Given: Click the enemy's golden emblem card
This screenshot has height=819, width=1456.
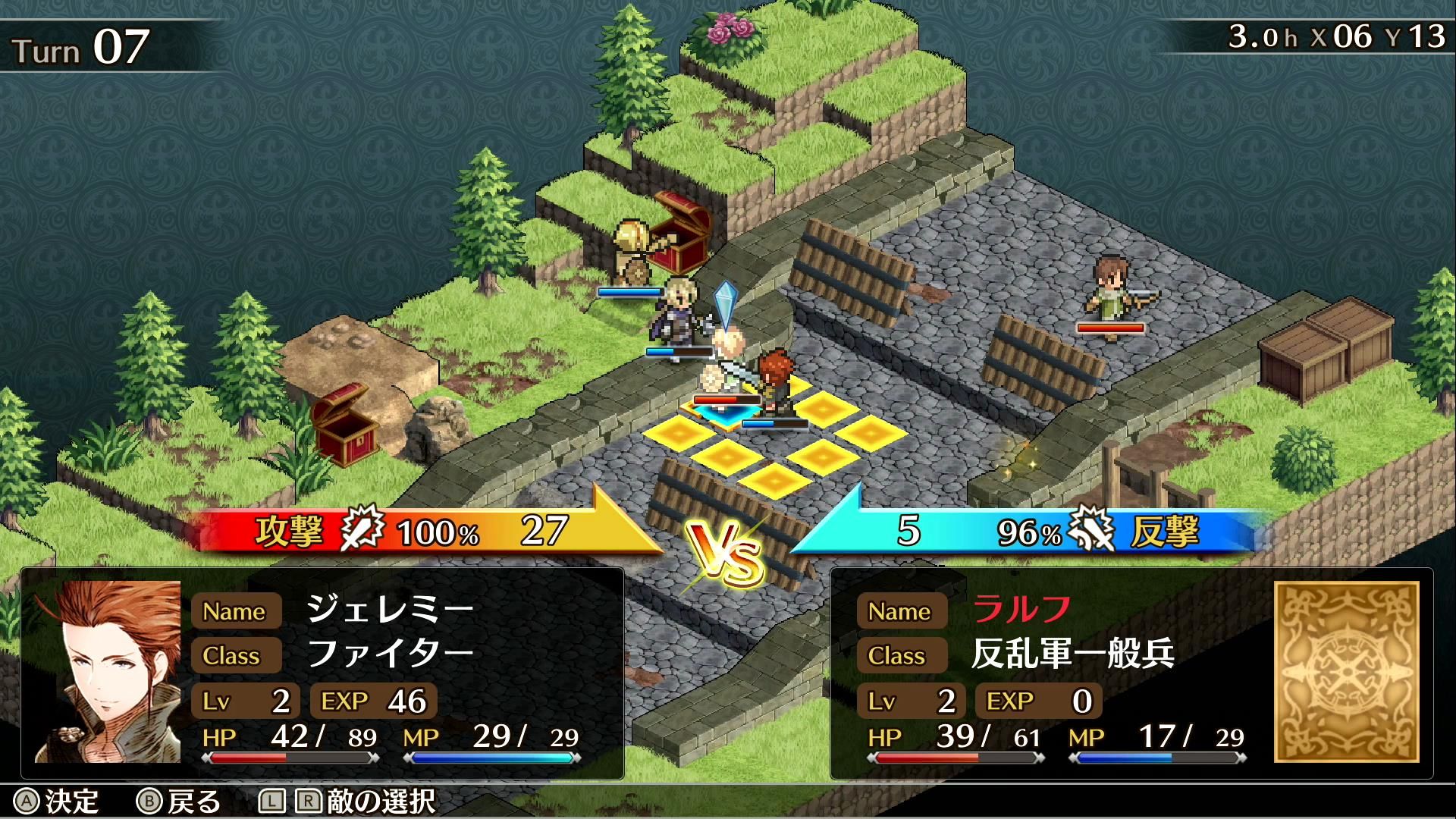Looking at the screenshot, I should pyautogui.click(x=1346, y=672).
